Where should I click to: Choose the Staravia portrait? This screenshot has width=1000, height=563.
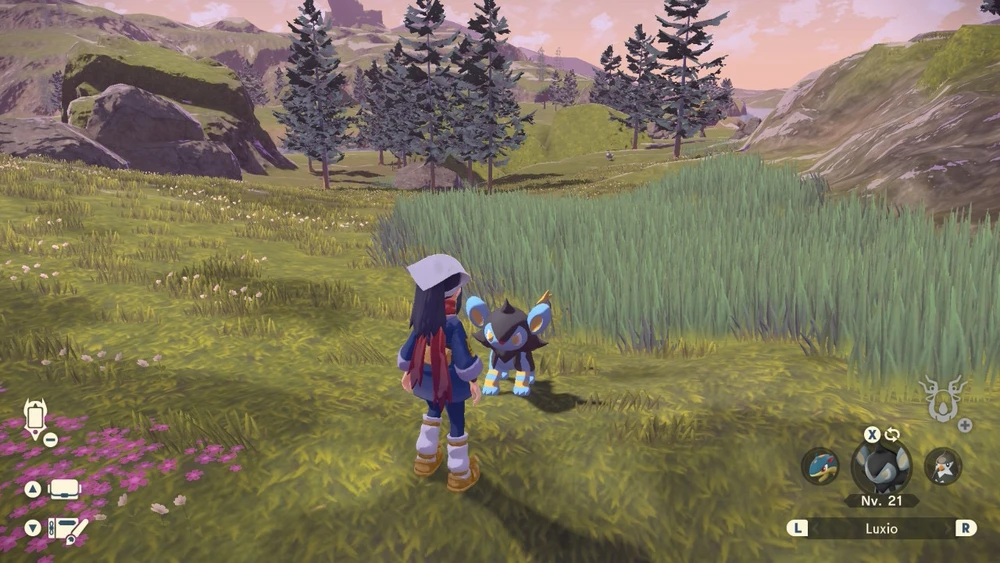coord(941,467)
